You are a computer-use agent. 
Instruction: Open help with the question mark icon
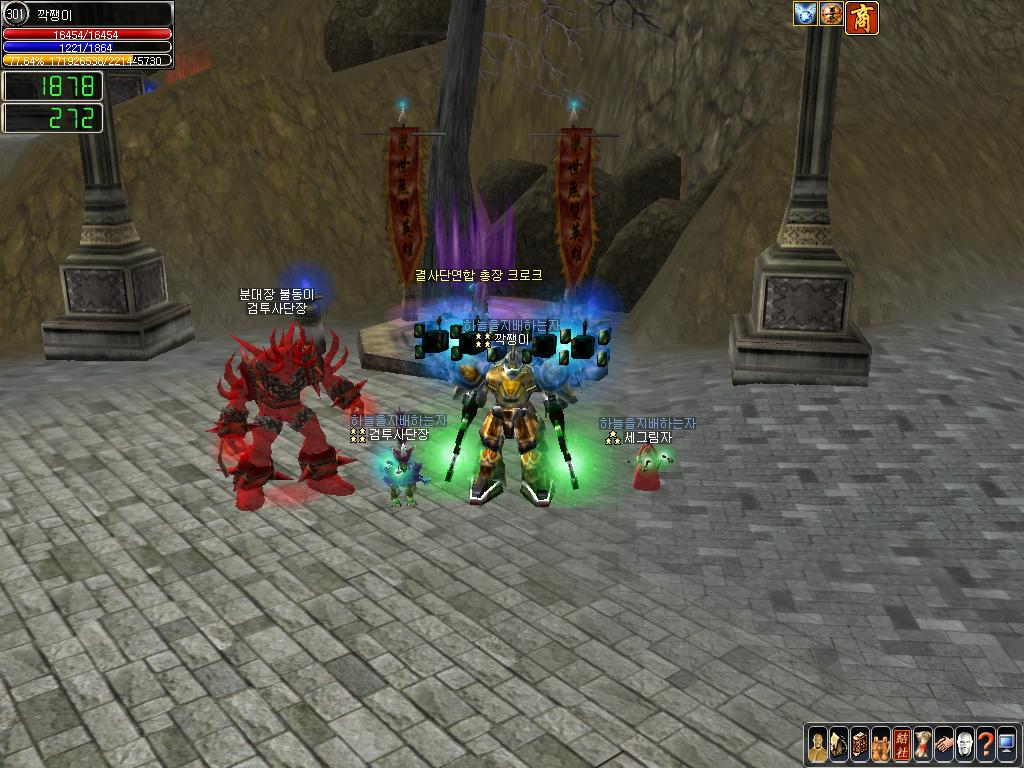(986, 745)
